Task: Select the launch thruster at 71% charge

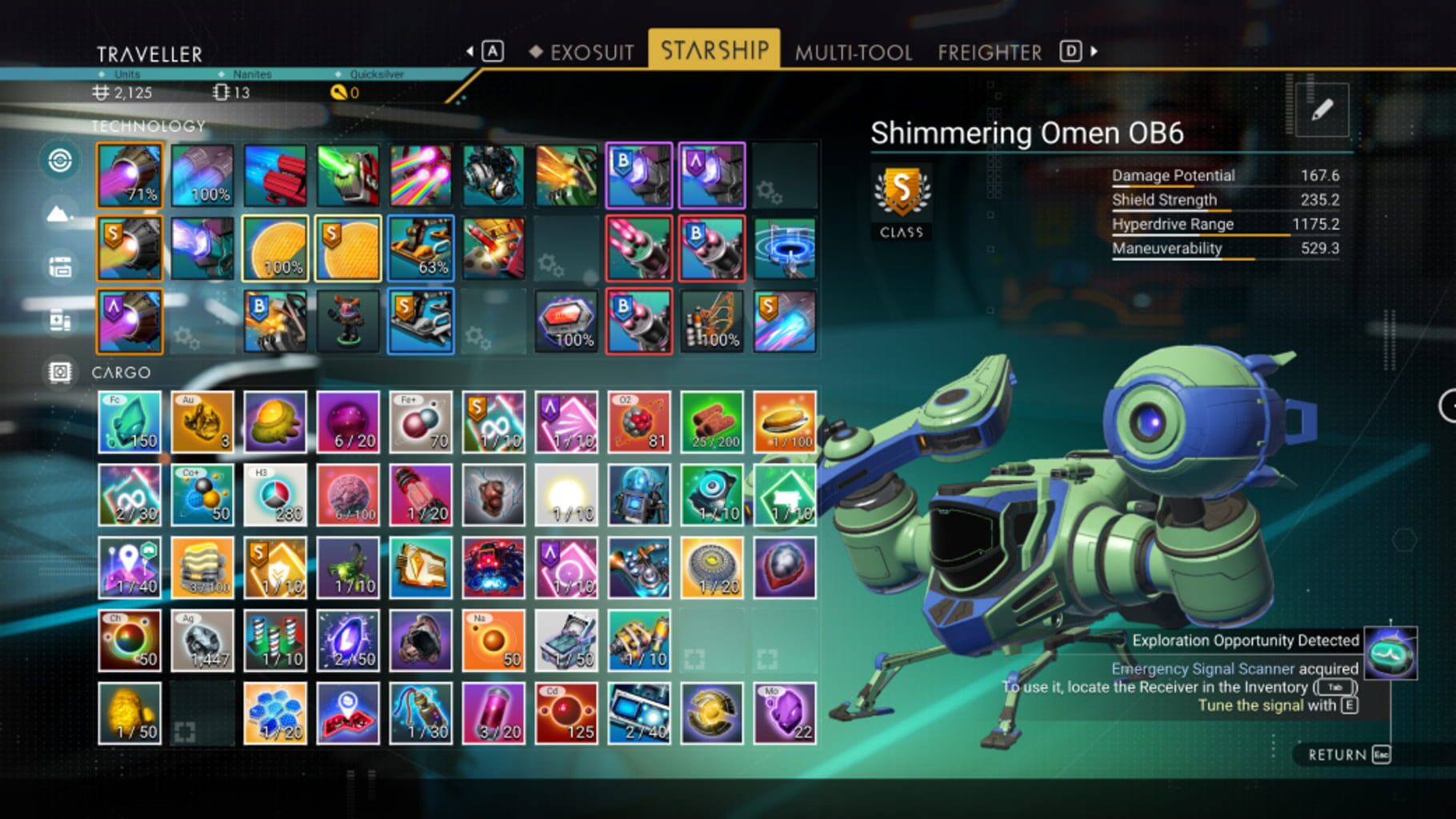Action: click(x=130, y=174)
